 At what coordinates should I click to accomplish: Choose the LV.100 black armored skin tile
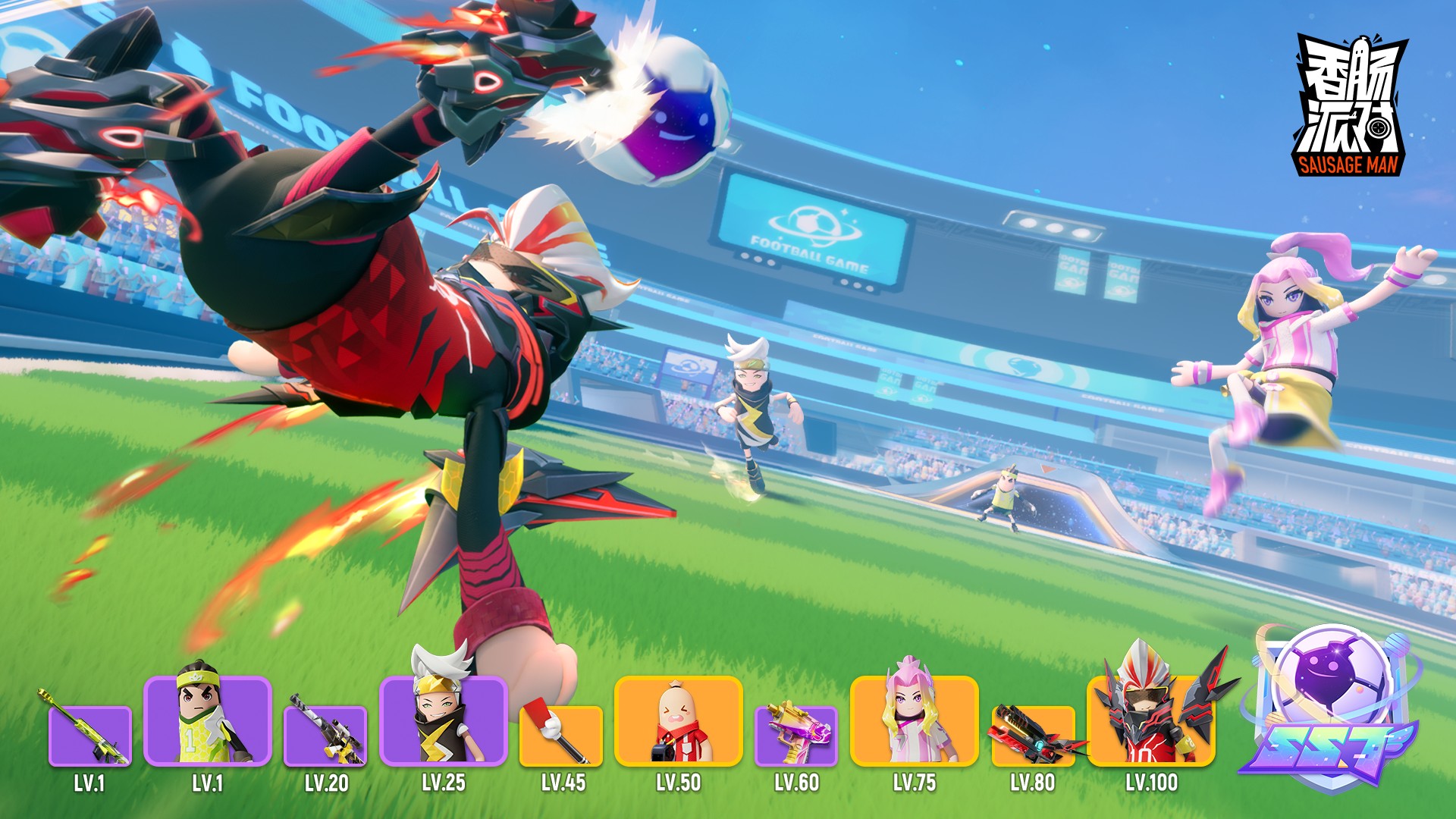click(x=1151, y=720)
